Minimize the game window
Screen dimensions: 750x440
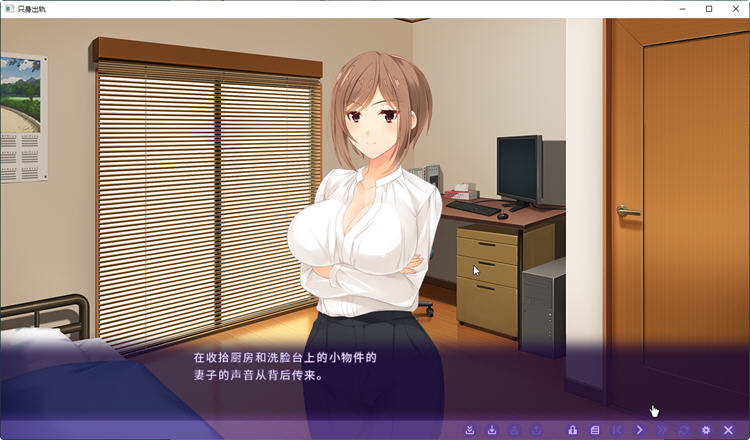[x=681, y=9]
